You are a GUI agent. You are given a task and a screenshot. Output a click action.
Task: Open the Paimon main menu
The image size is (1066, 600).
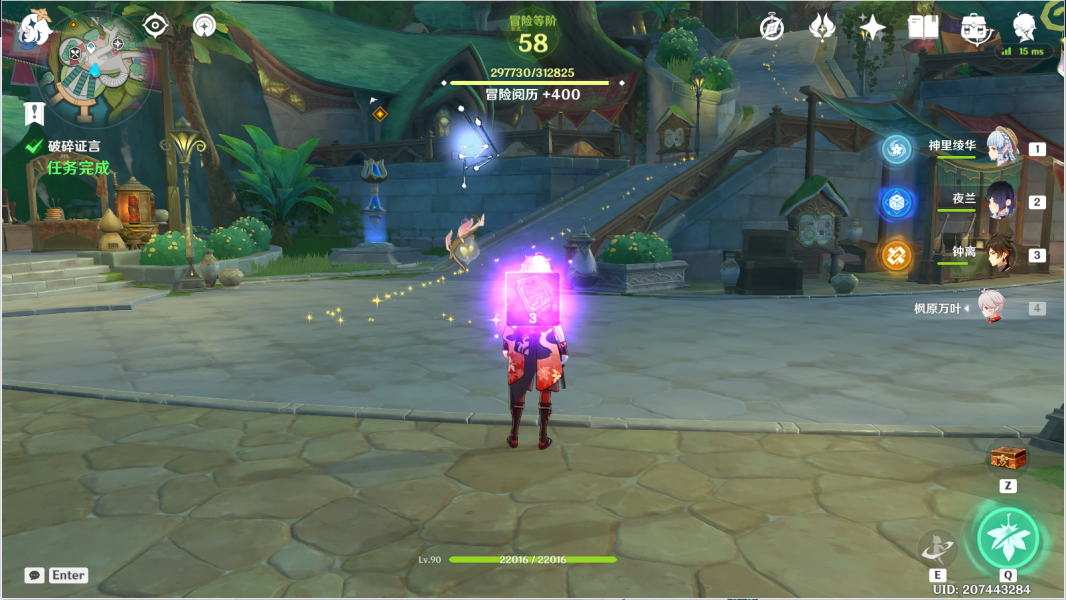click(x=35, y=27)
